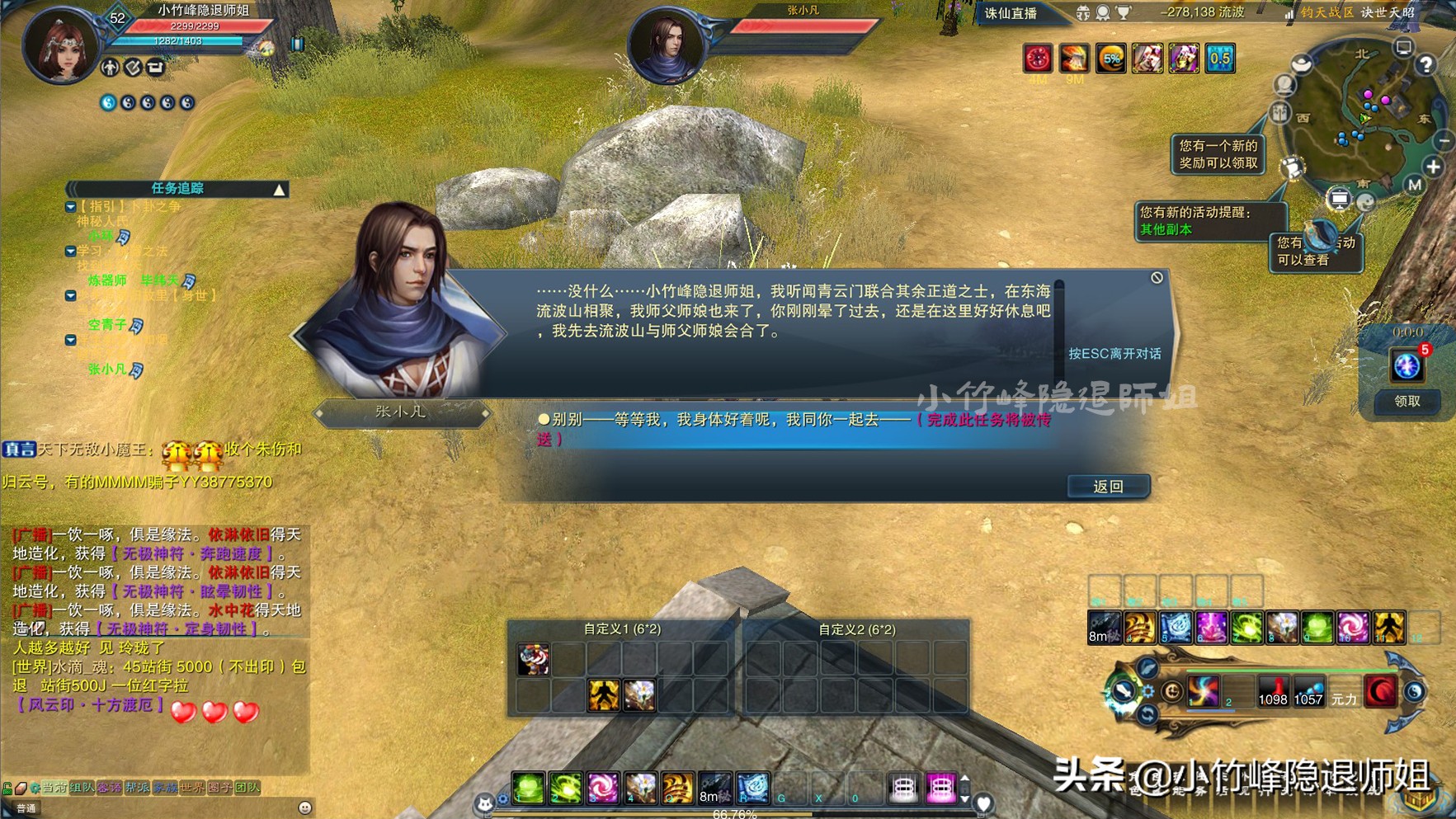Switch to the 世界 chat tab

pyautogui.click(x=191, y=788)
